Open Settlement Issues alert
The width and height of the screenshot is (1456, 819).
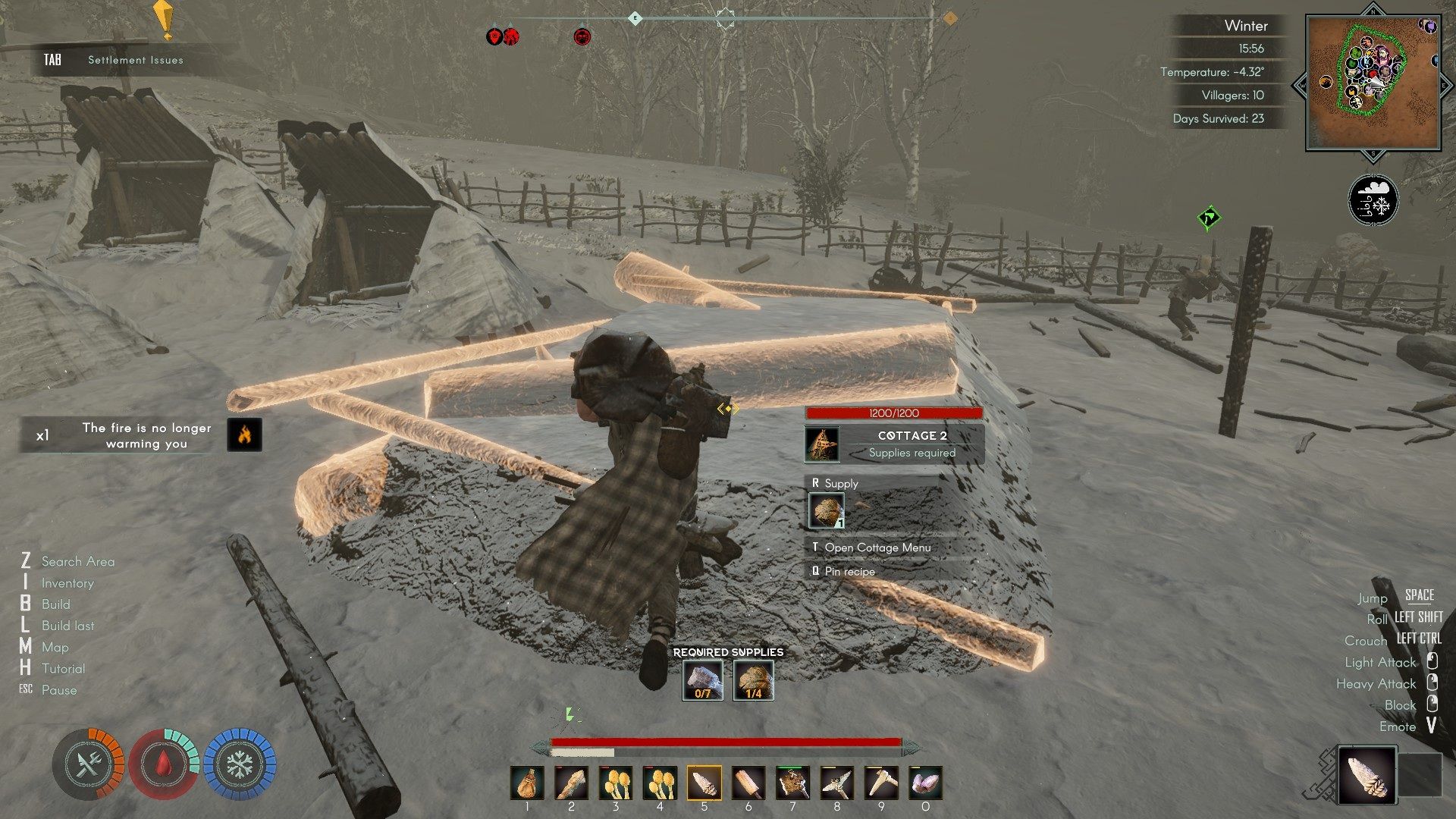click(135, 60)
